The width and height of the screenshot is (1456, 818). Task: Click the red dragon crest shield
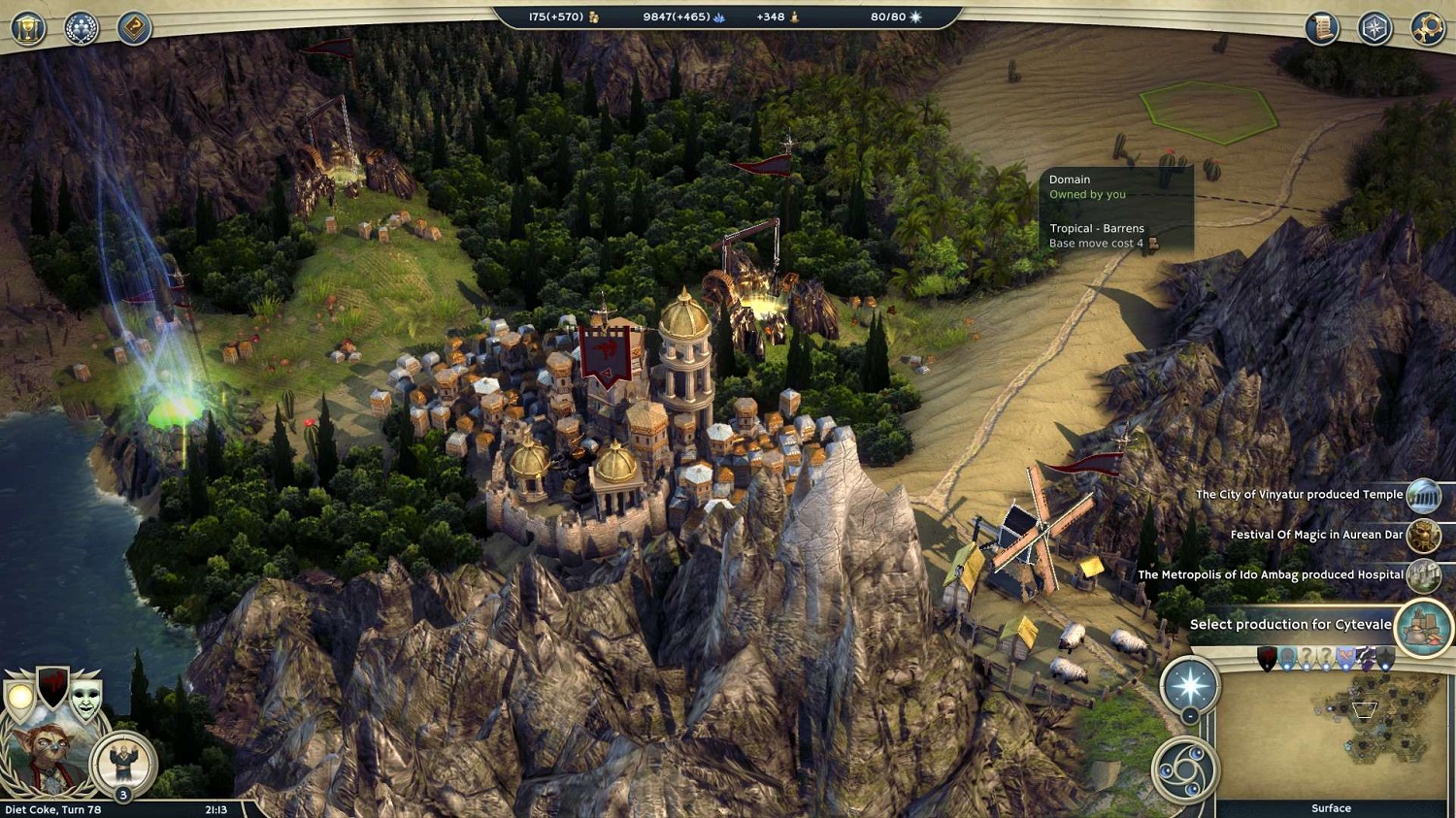click(x=52, y=685)
